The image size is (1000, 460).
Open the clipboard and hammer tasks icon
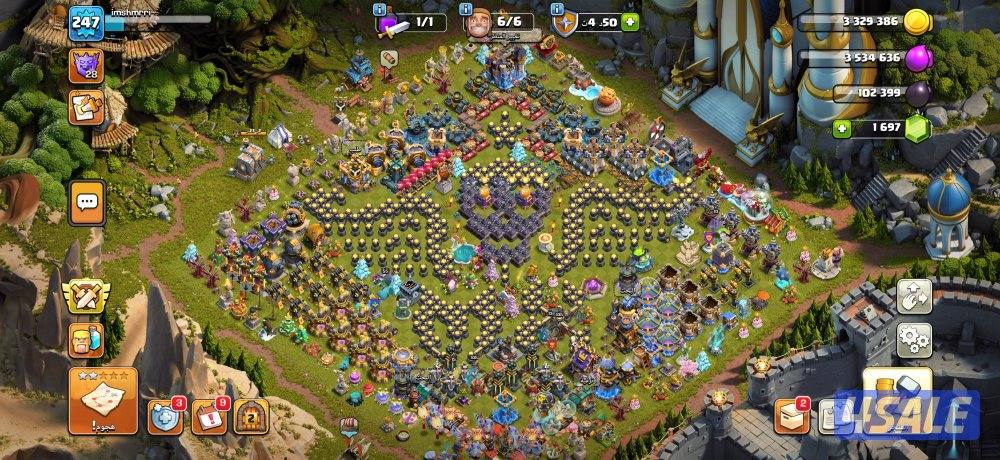point(86,106)
